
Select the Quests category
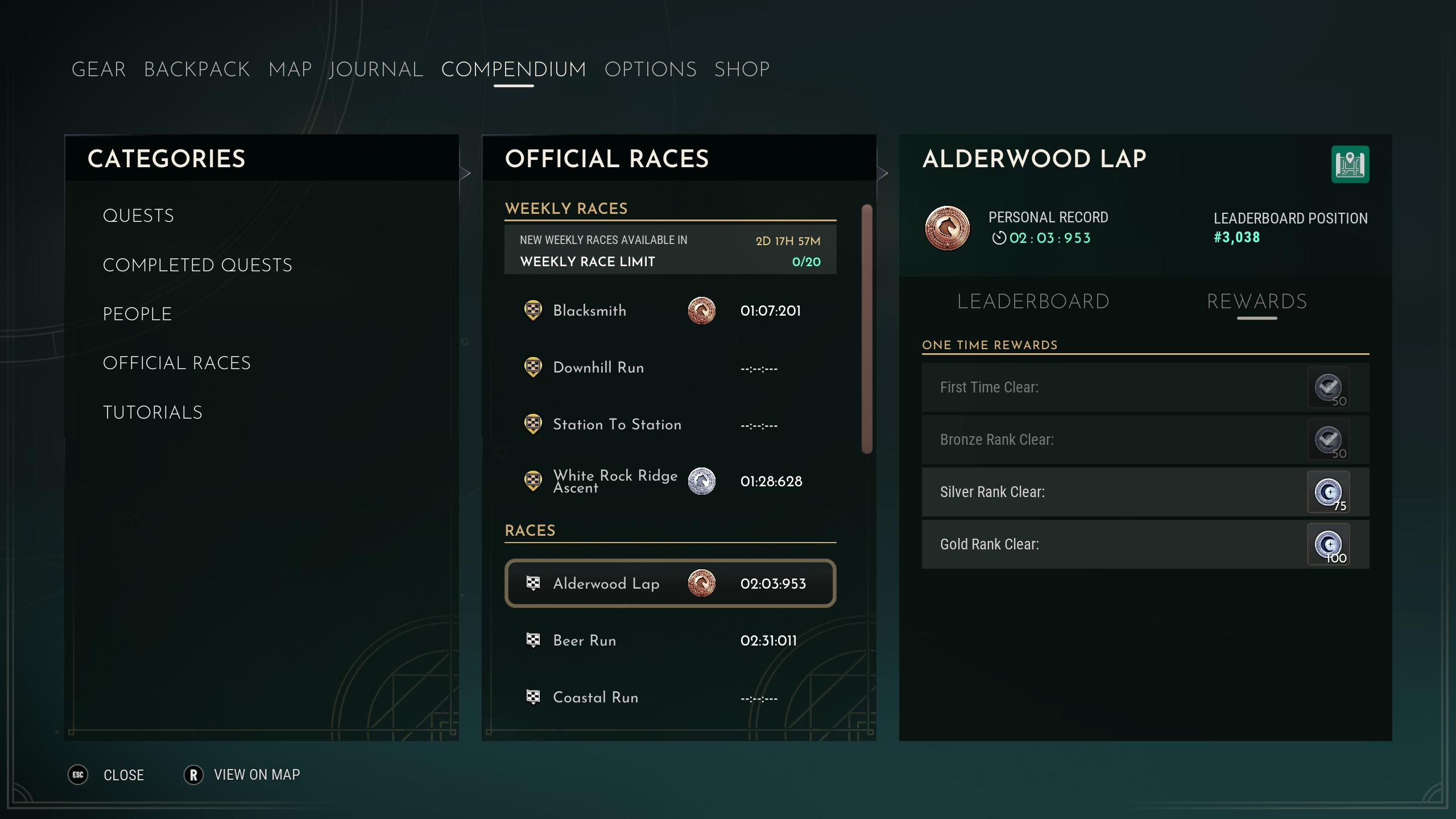[x=138, y=216]
